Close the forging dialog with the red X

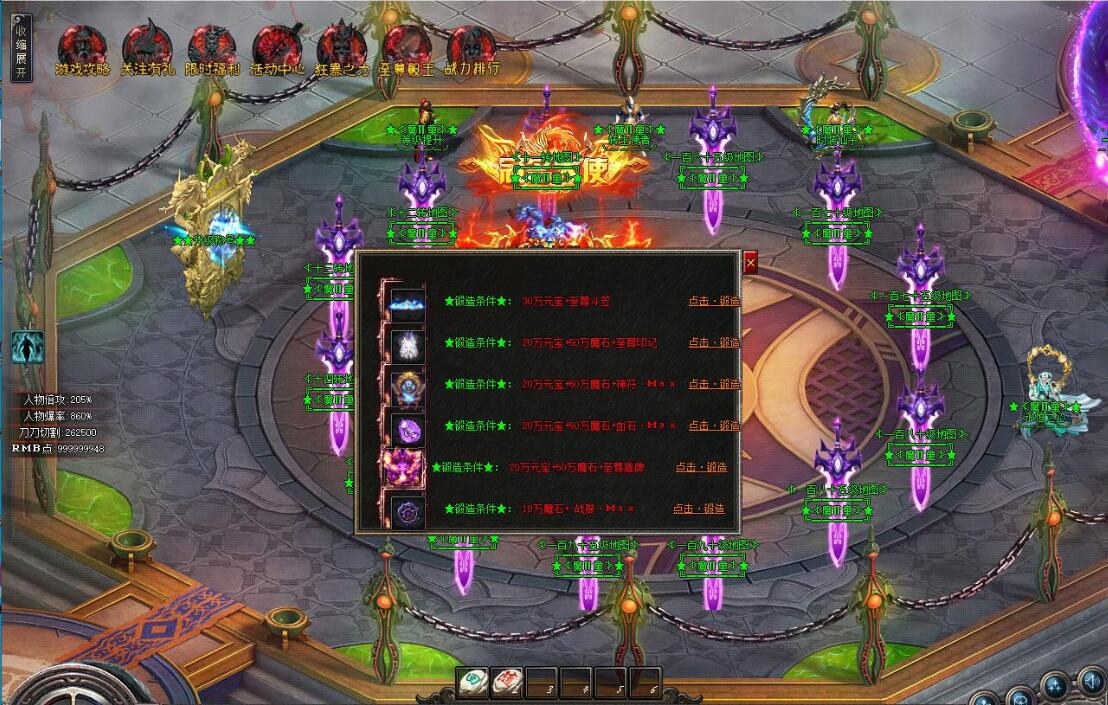(x=750, y=262)
